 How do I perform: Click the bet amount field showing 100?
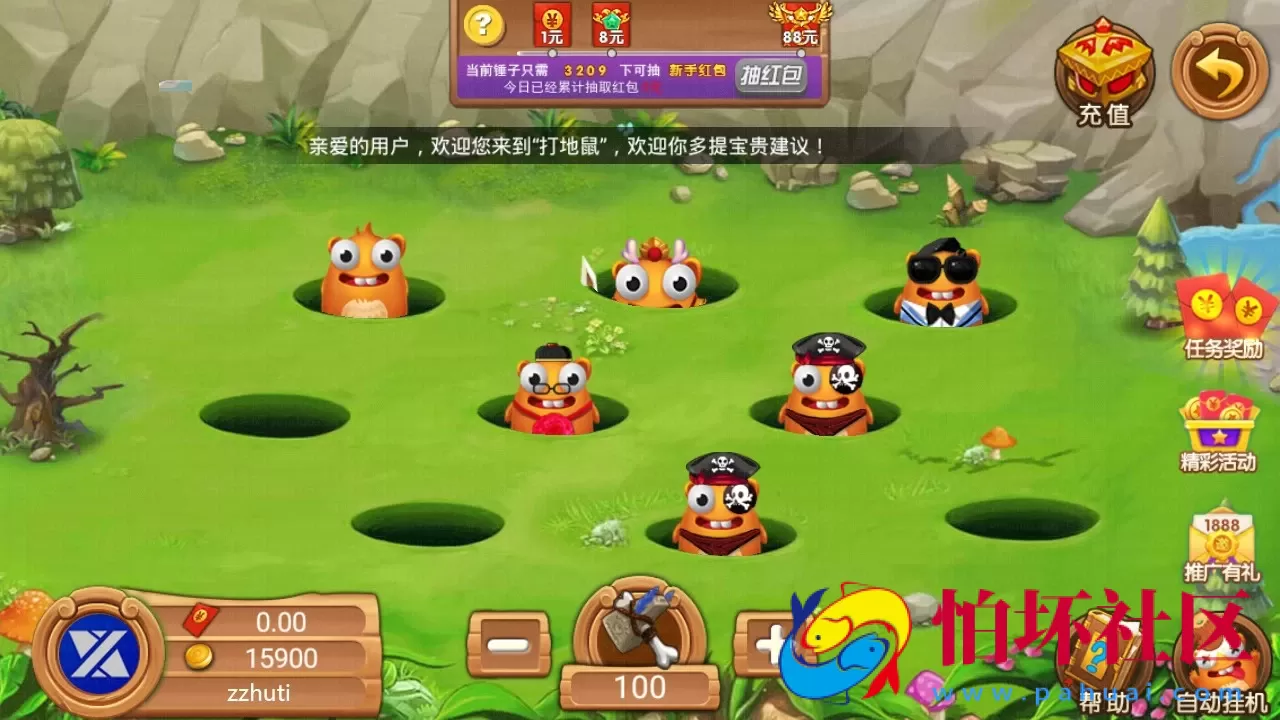[x=641, y=686]
